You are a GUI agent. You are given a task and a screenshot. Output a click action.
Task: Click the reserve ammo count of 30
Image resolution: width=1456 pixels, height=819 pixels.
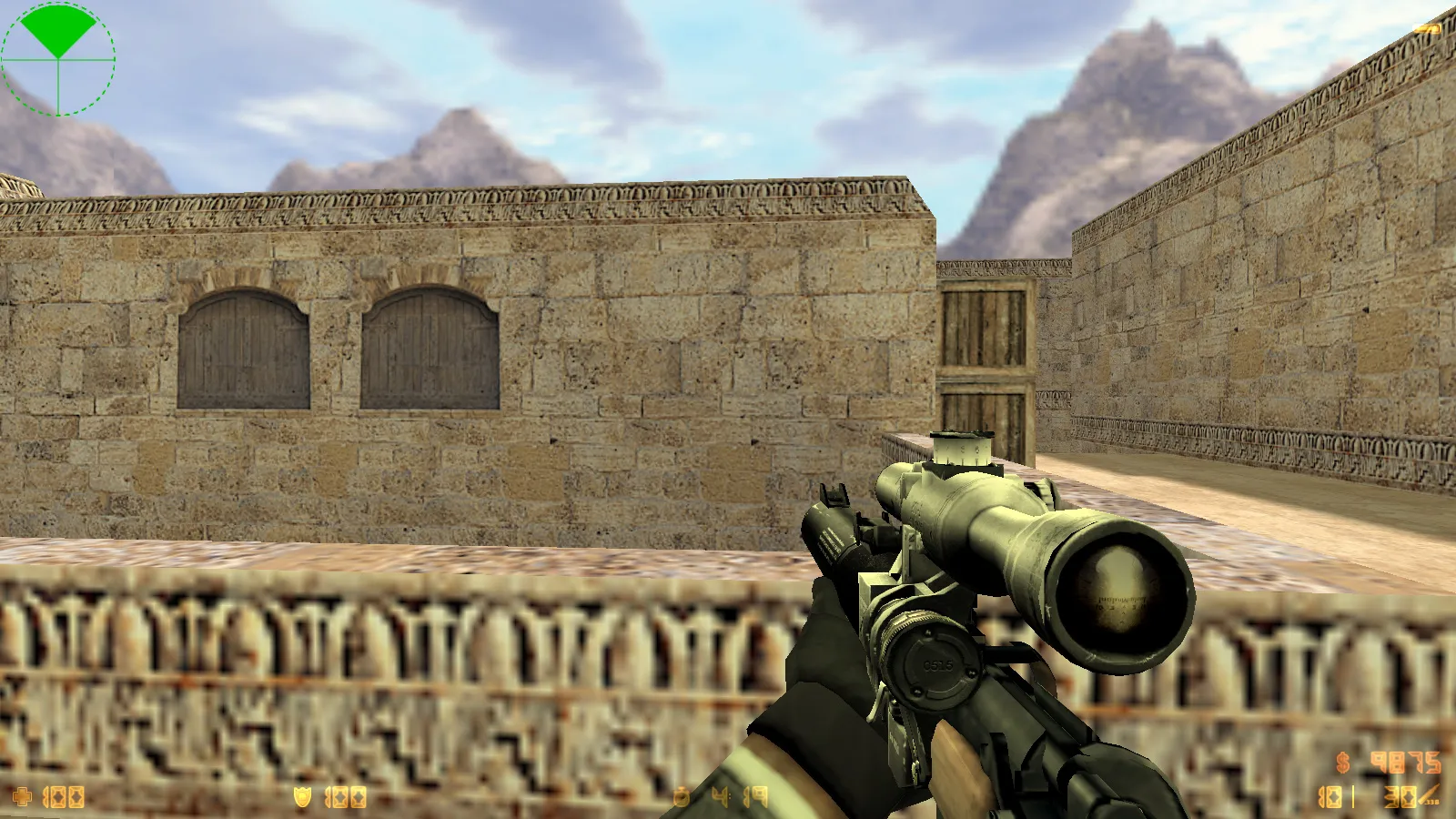coord(1400,796)
